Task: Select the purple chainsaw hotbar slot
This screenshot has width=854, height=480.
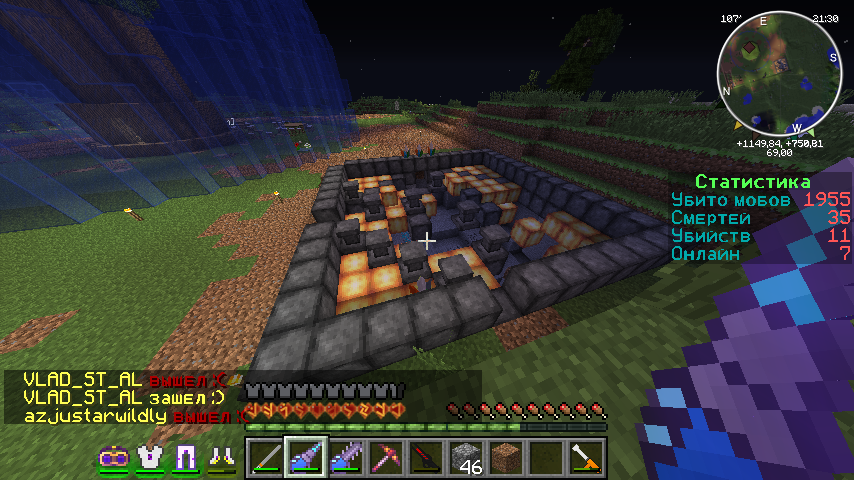Action: [x=345, y=457]
